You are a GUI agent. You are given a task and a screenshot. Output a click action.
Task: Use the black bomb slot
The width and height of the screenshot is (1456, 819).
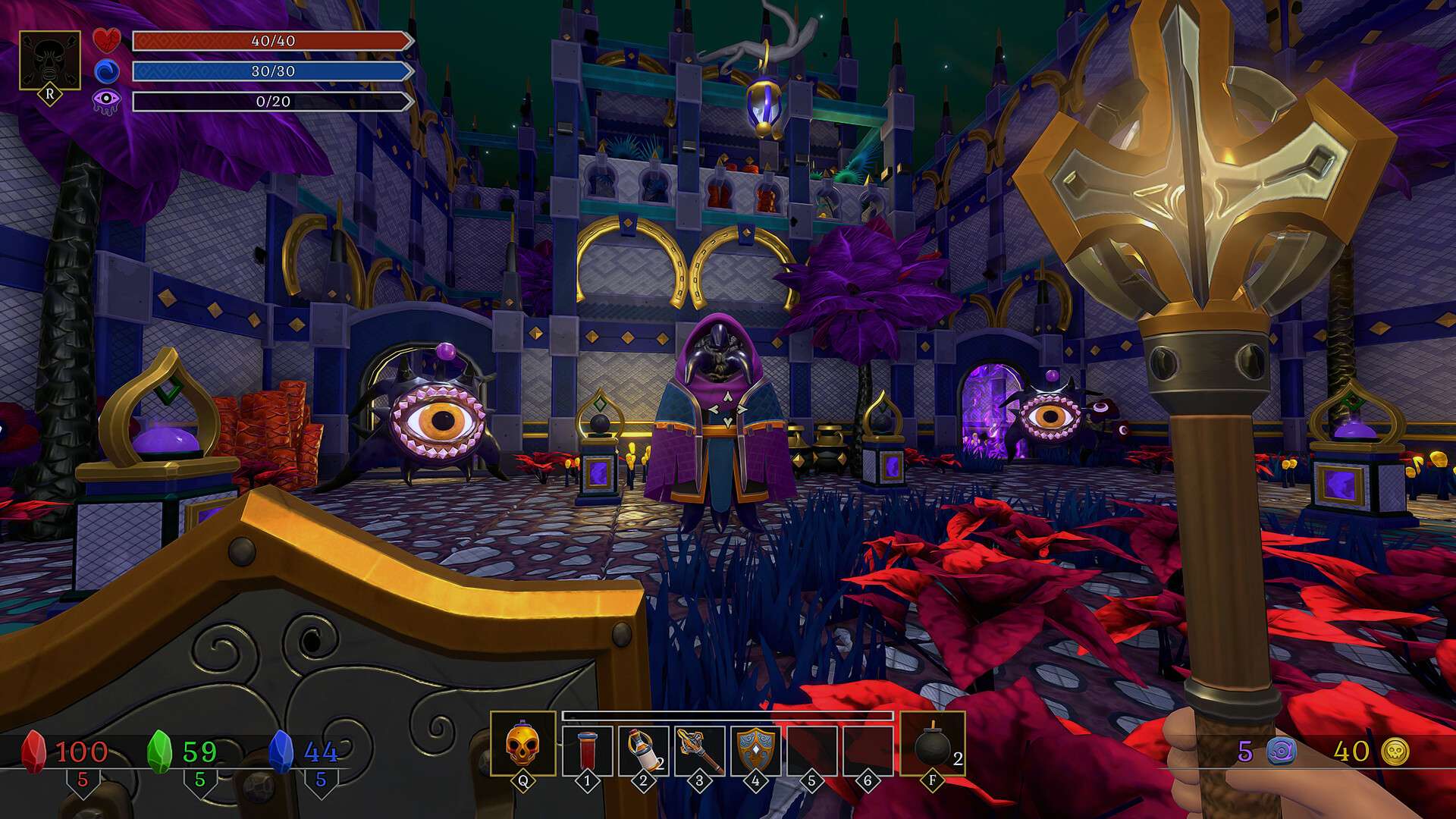tap(933, 745)
